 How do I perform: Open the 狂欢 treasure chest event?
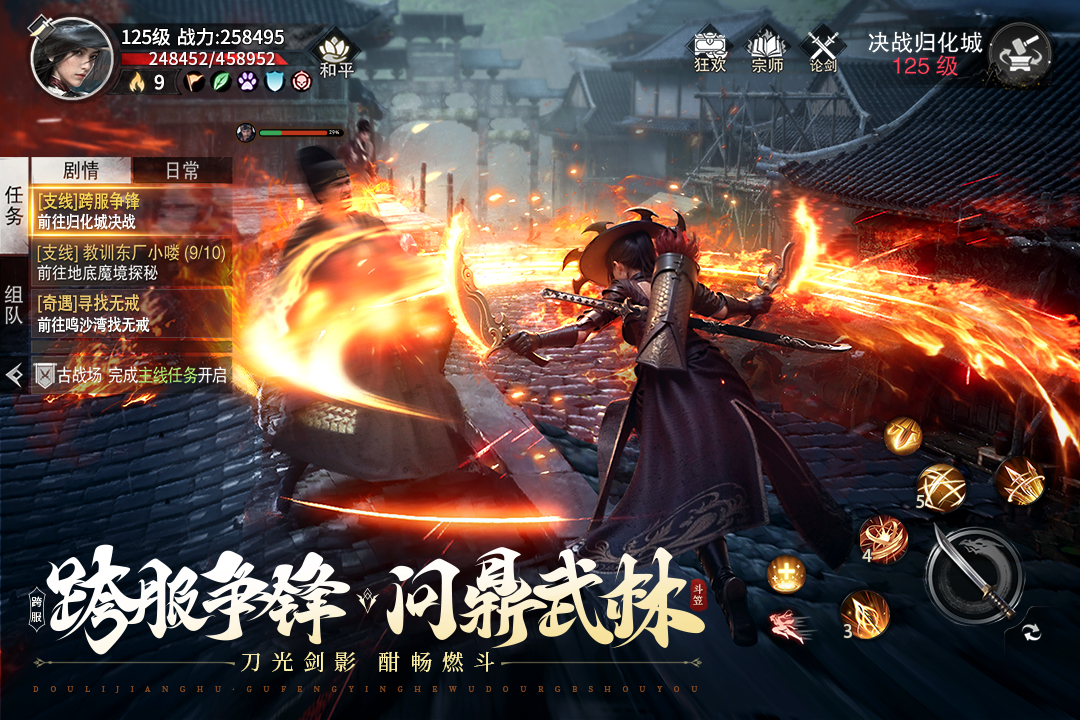click(709, 48)
